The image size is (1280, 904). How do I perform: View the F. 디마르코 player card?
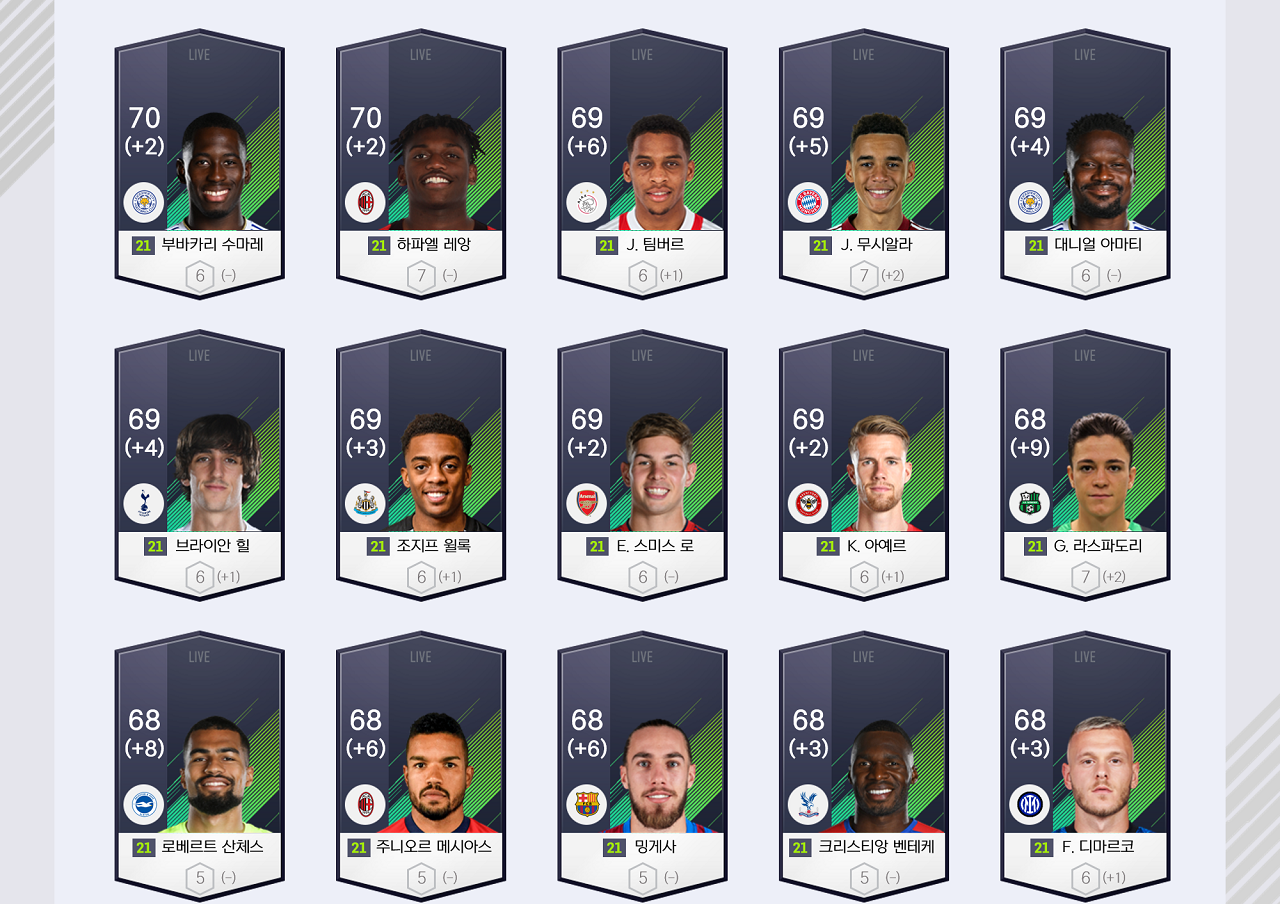[x=1085, y=767]
